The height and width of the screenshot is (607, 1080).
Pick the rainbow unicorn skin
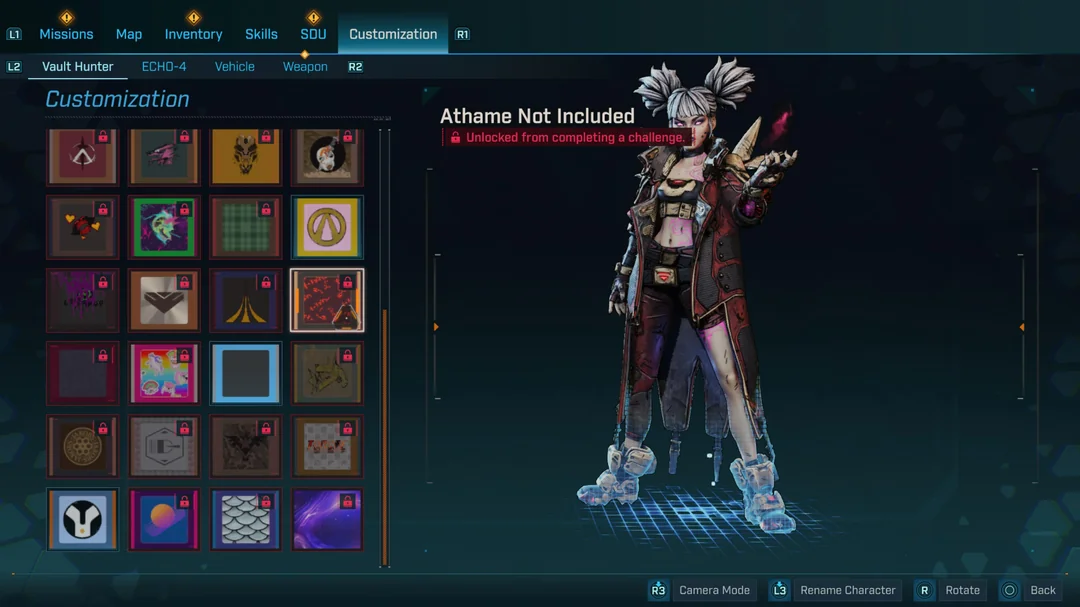point(164,373)
